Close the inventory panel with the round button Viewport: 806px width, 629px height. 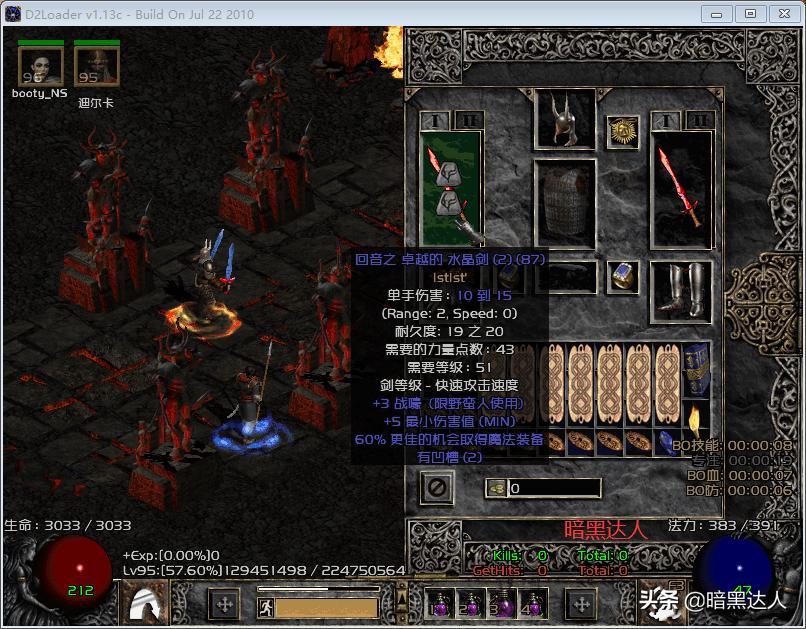(438, 488)
